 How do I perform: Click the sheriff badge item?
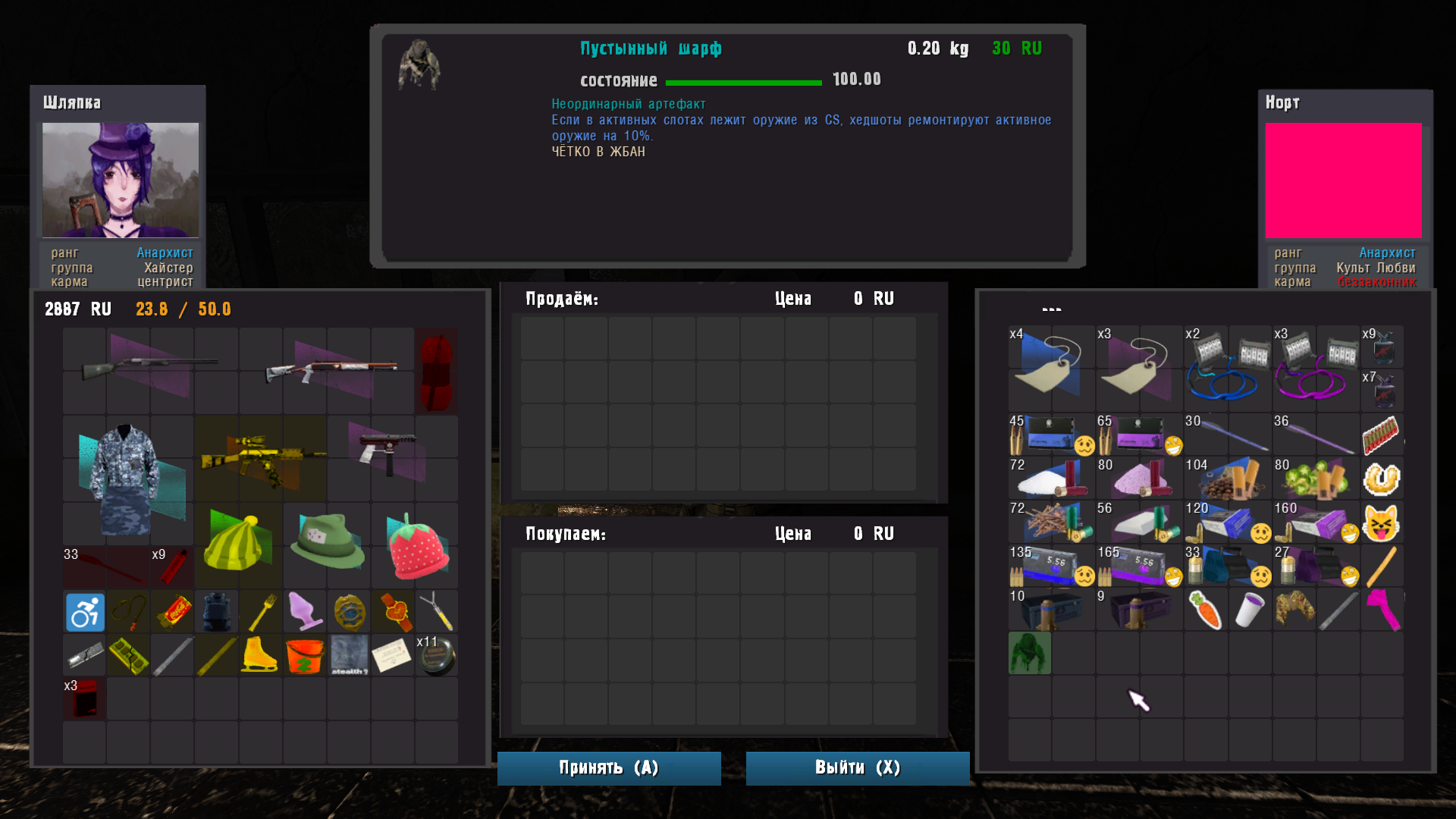coord(348,612)
